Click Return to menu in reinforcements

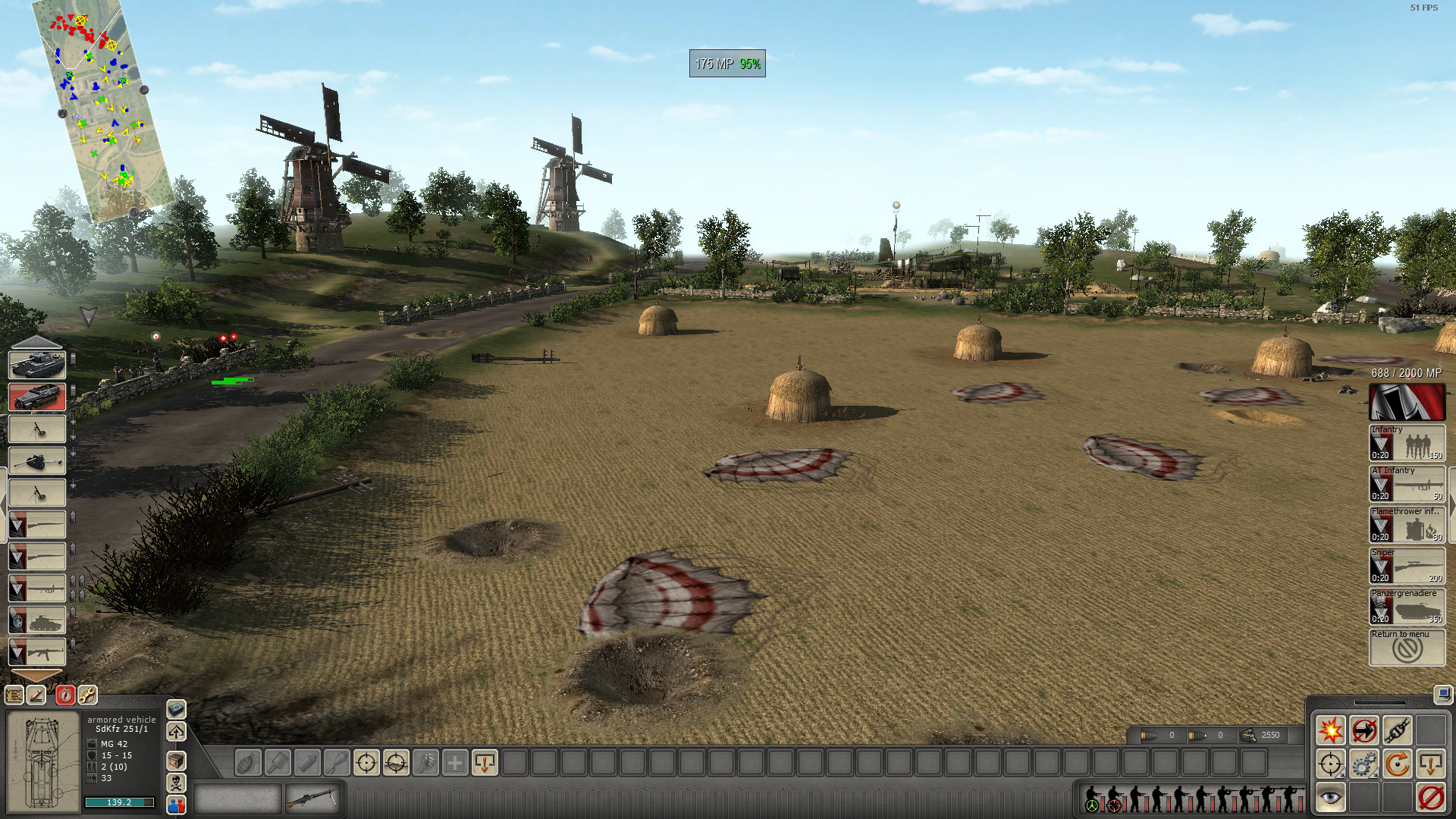1407,648
